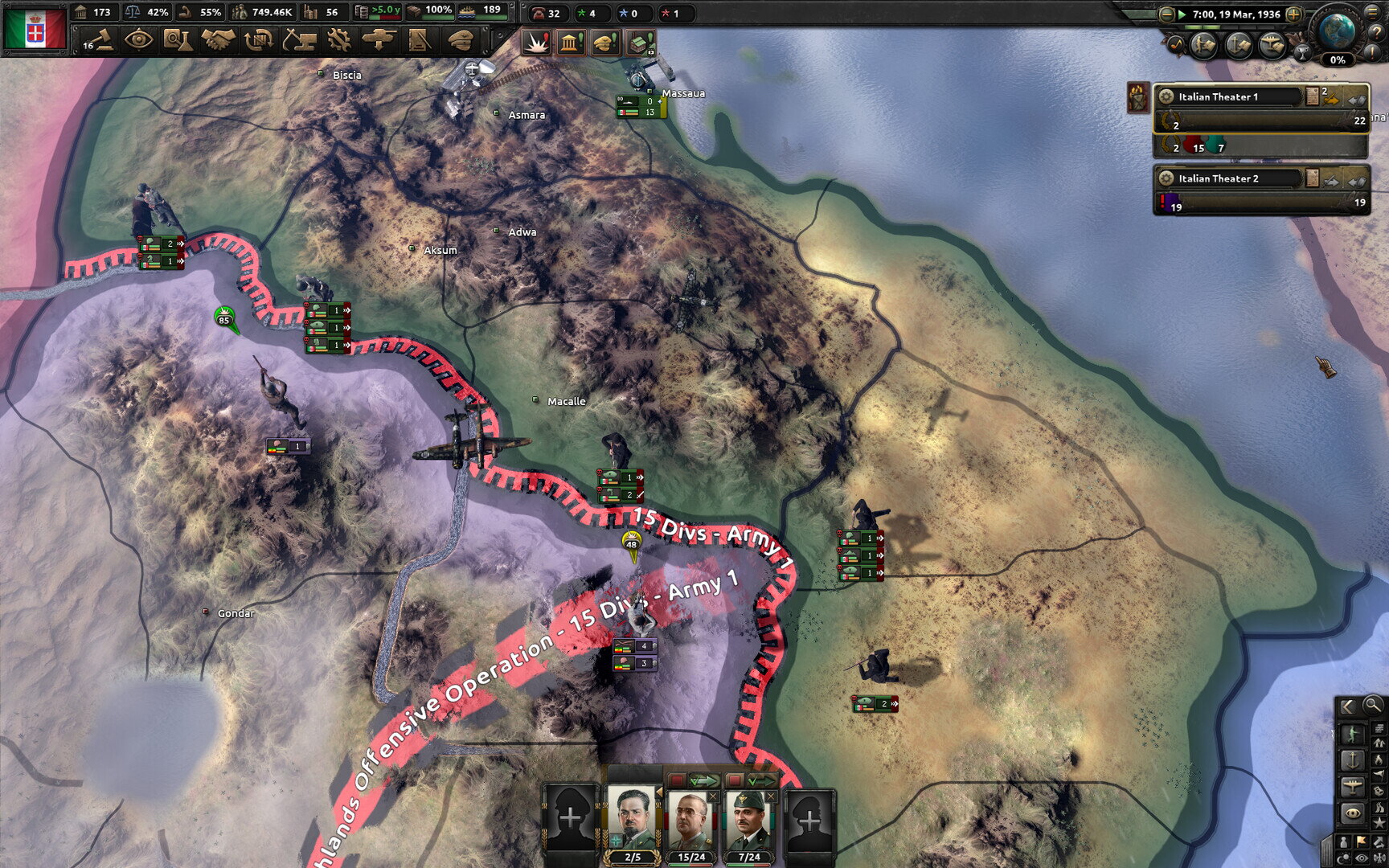Open the Decisions alert bank icon
The width and height of the screenshot is (1389, 868).
569,45
